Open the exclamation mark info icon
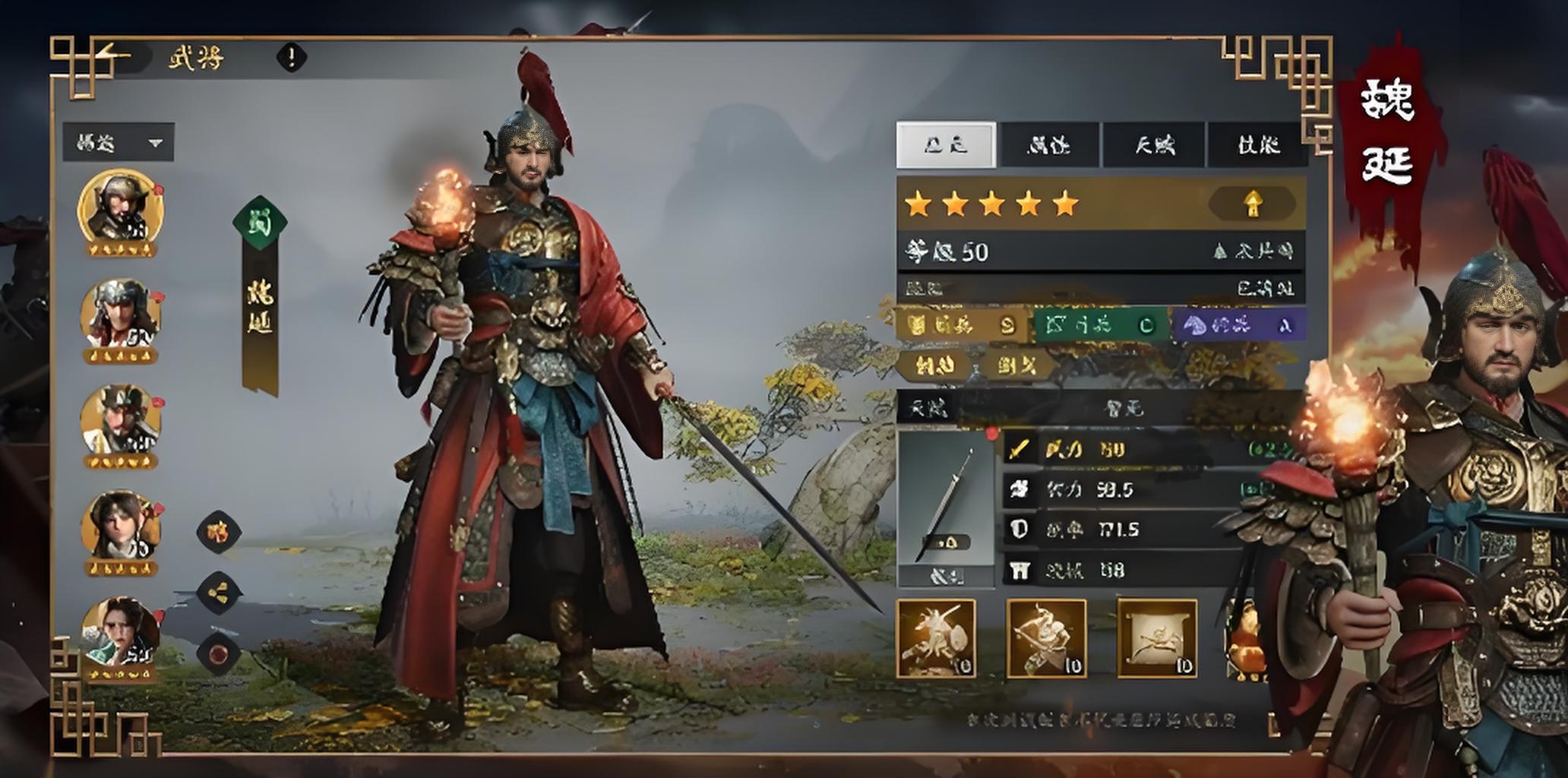Viewport: 1568px width, 778px height. [x=291, y=57]
